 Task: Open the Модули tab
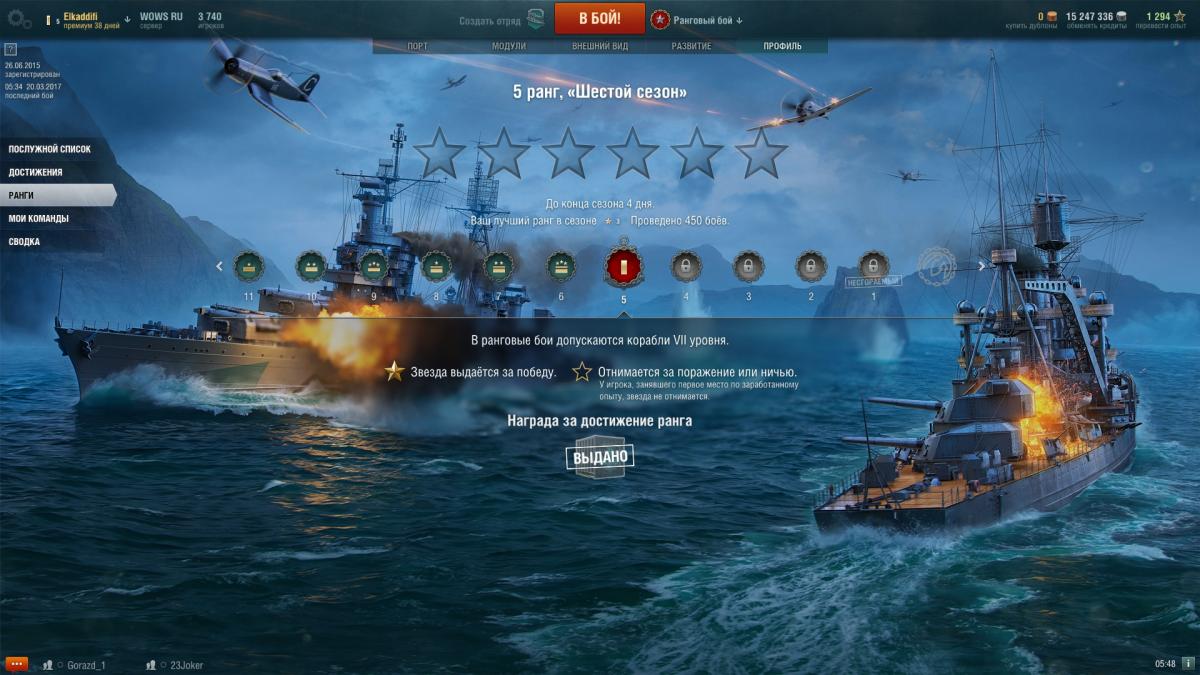[509, 46]
